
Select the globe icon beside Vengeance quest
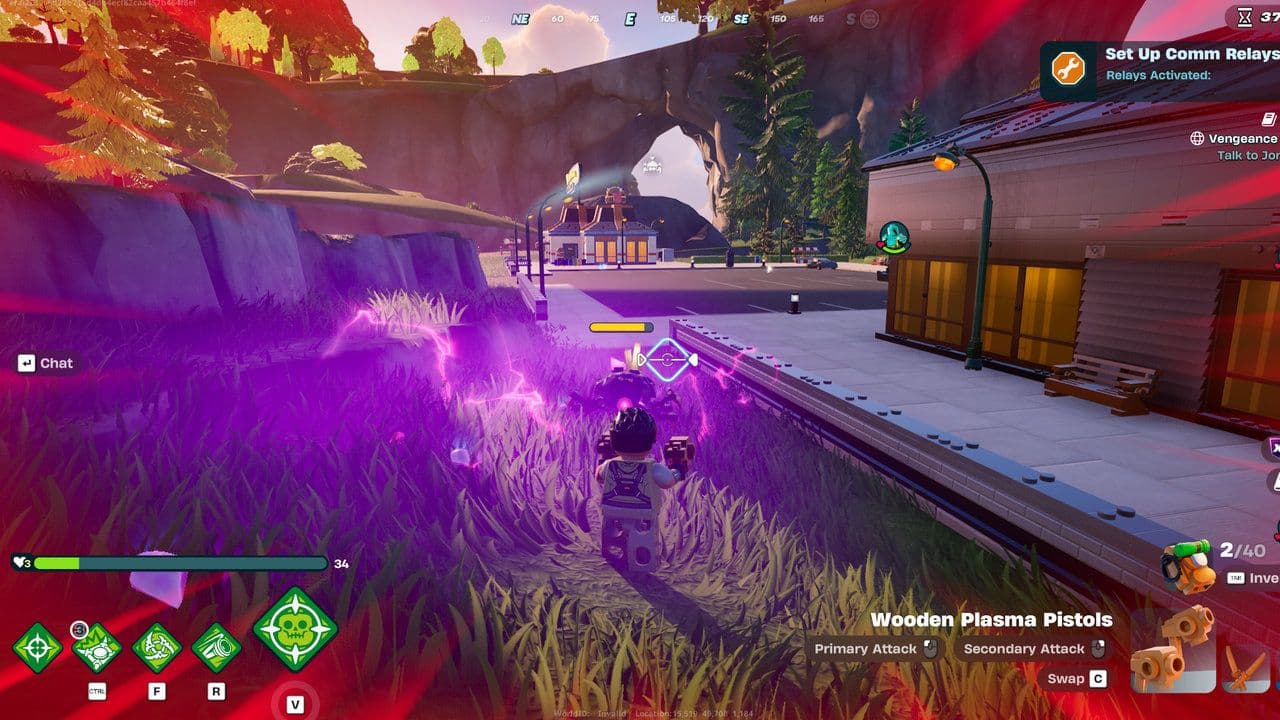pyautogui.click(x=1198, y=138)
